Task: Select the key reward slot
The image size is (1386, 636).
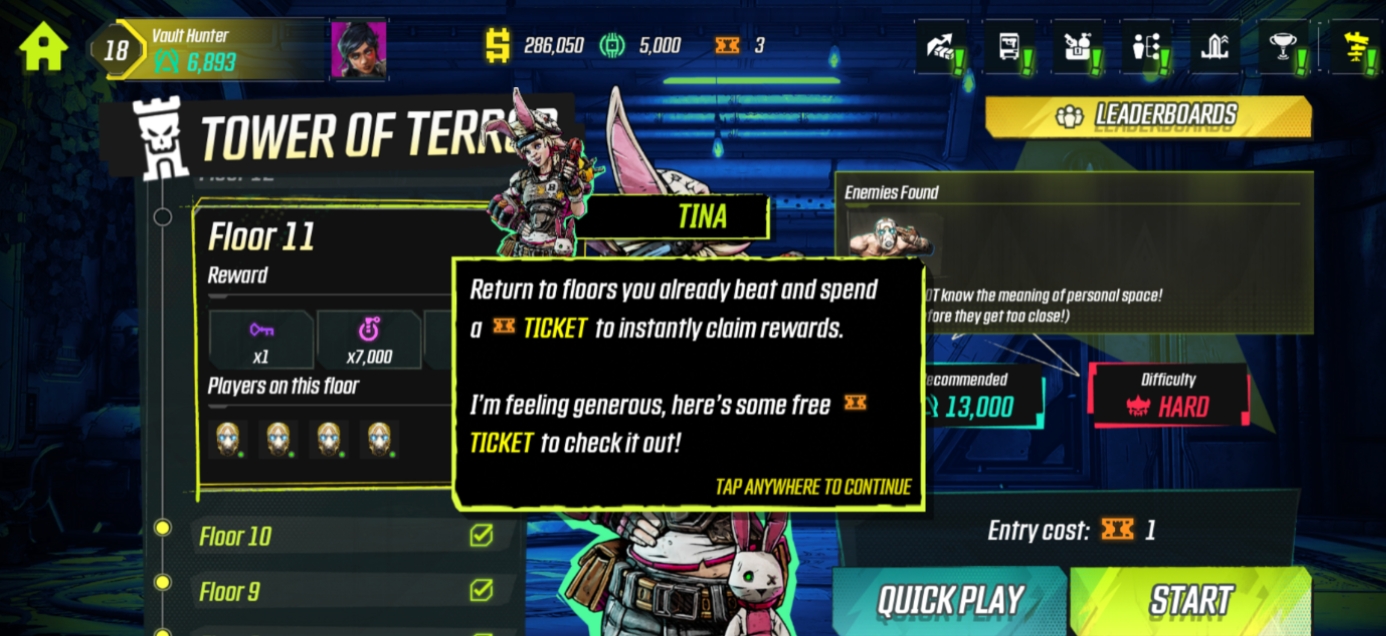Action: tap(261, 339)
